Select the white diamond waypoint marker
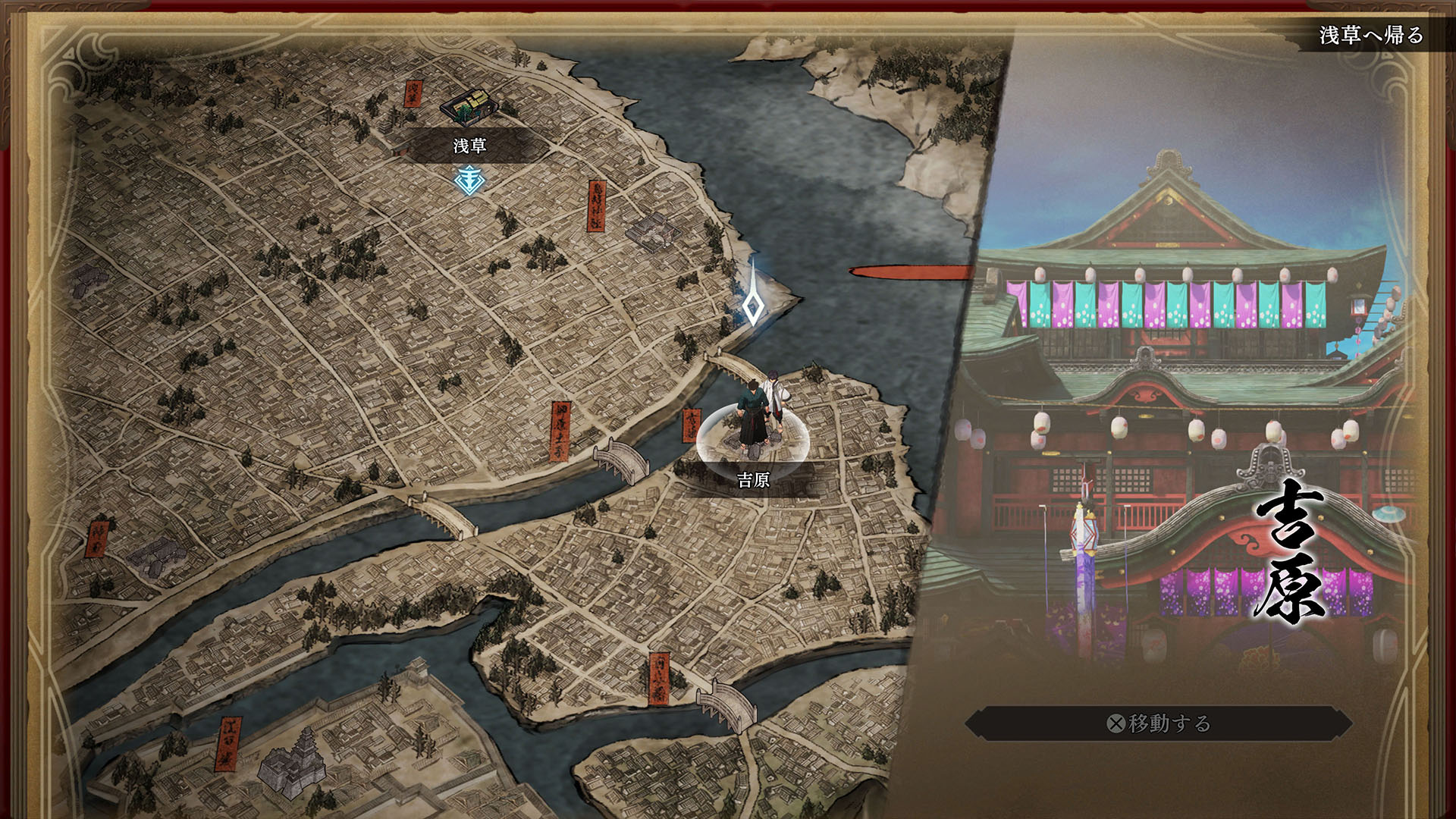 point(752,306)
